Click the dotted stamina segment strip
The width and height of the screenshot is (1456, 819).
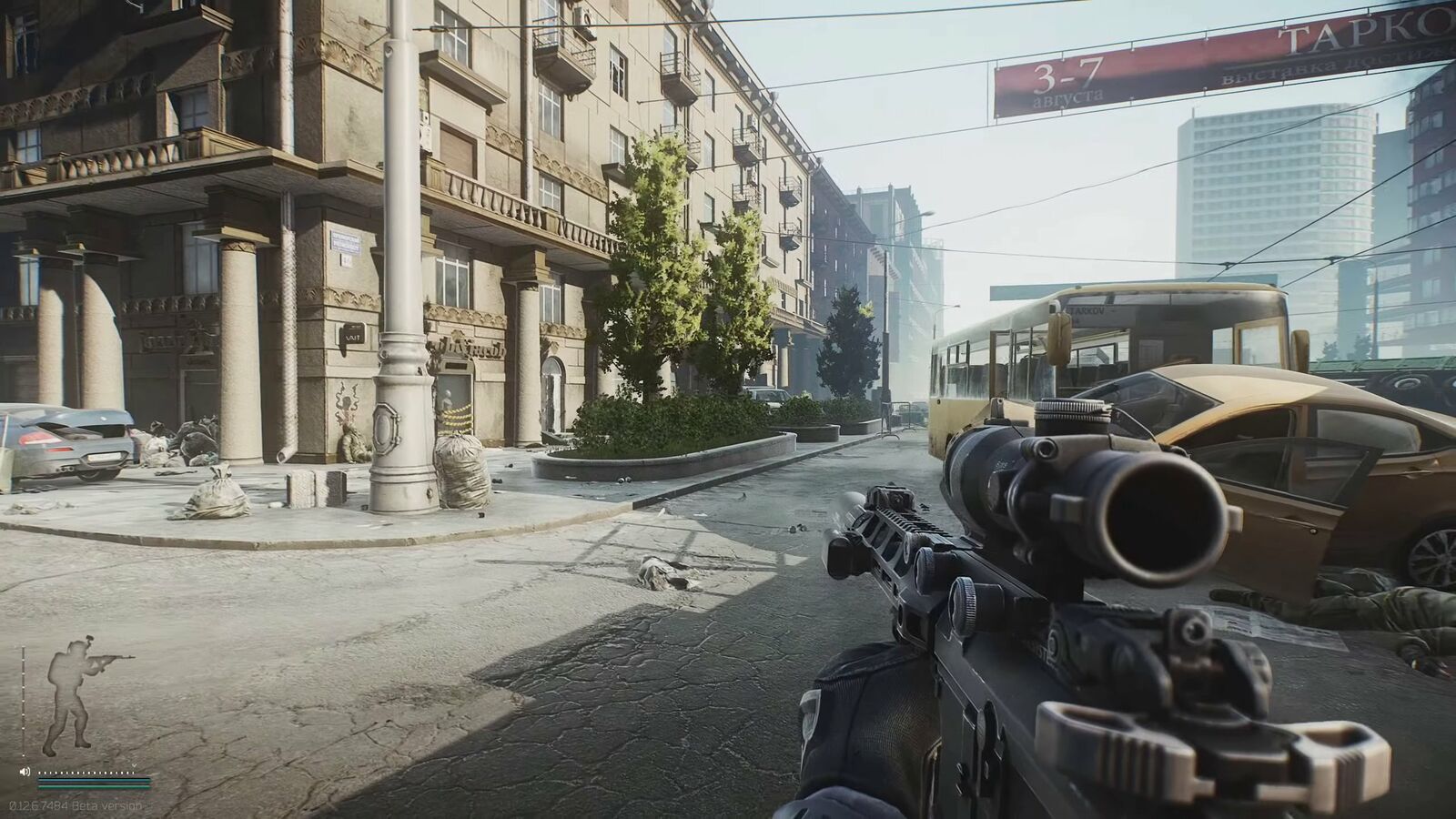[85, 771]
